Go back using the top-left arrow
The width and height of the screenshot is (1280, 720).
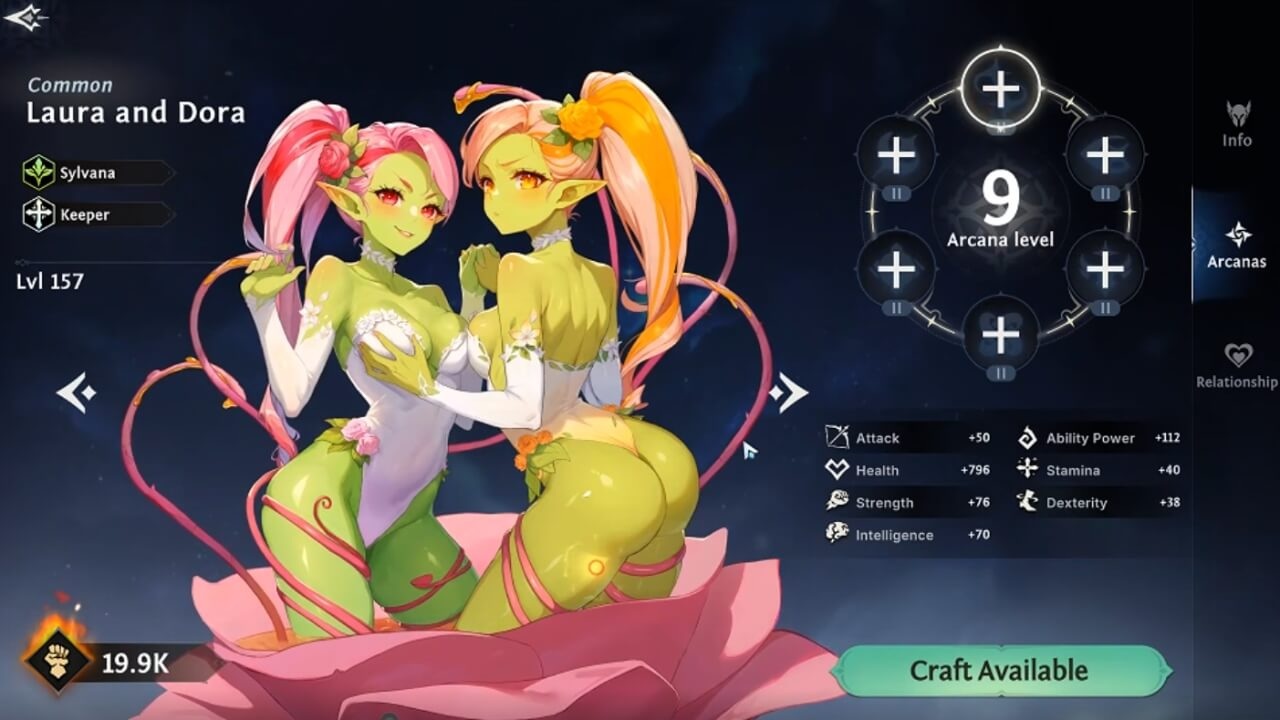(25, 17)
